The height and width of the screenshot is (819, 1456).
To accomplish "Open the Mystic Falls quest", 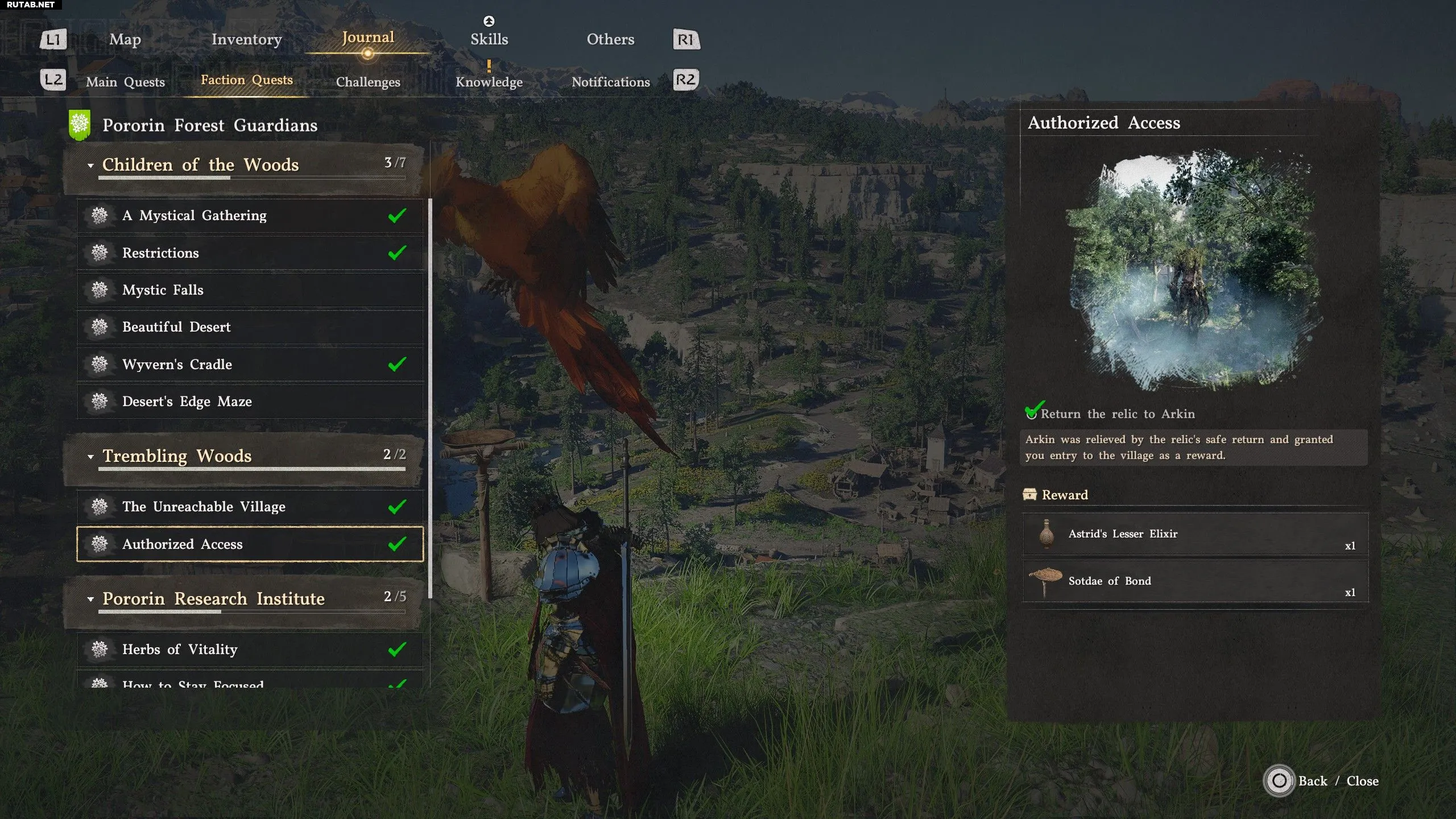I will point(250,290).
